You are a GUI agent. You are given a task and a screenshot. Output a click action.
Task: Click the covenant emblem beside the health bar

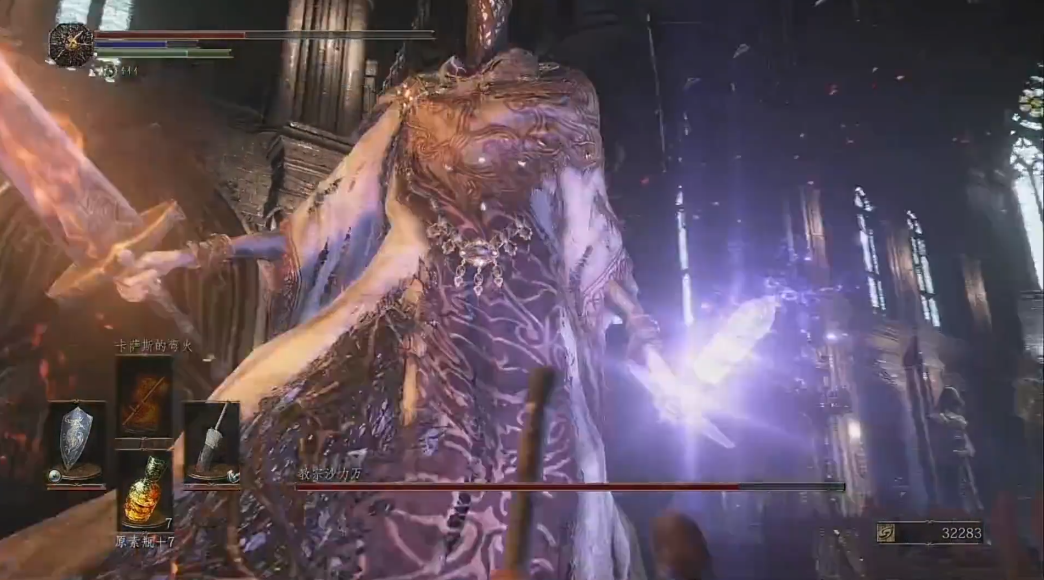71,45
